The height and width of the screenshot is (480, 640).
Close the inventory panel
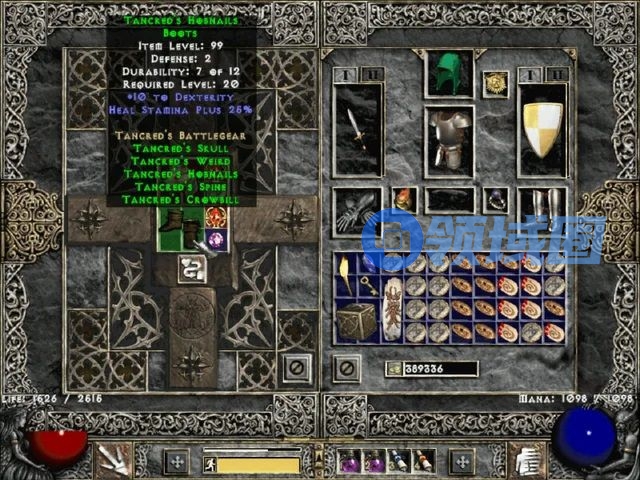point(347,367)
